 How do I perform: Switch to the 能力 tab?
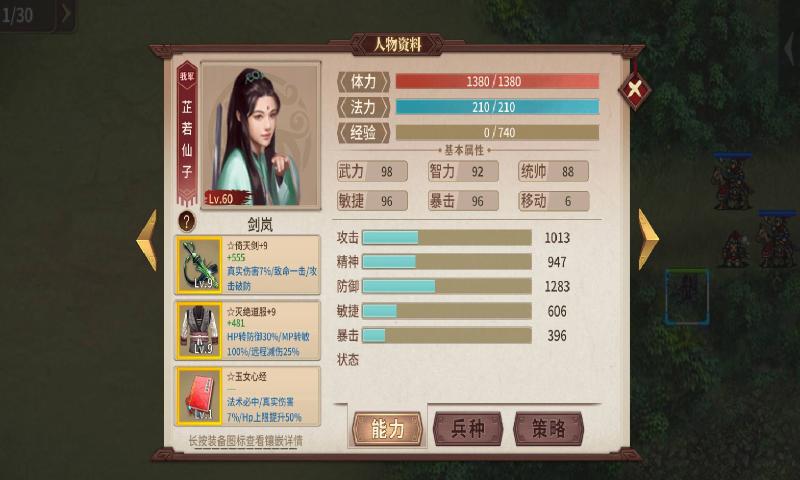pos(387,428)
